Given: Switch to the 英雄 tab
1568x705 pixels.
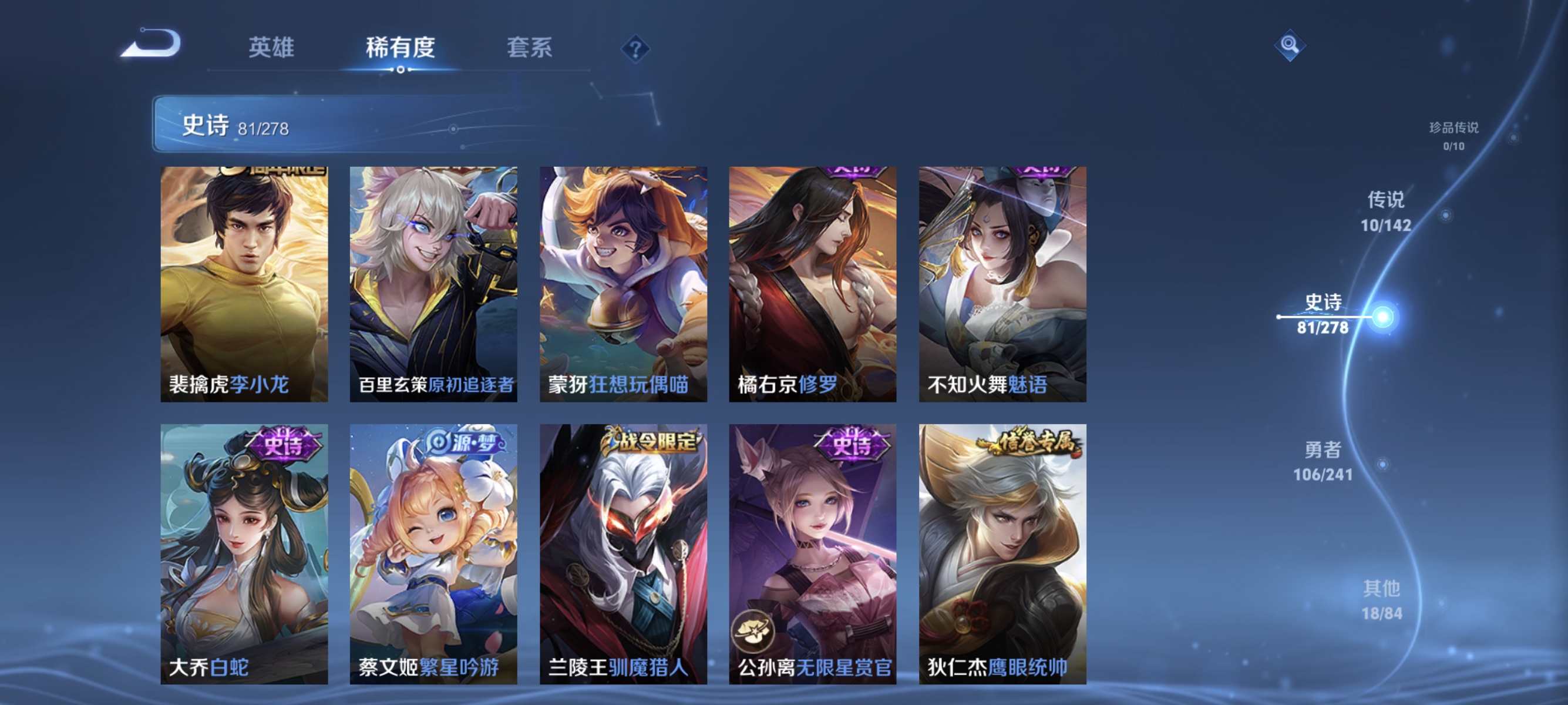Looking at the screenshot, I should (271, 49).
